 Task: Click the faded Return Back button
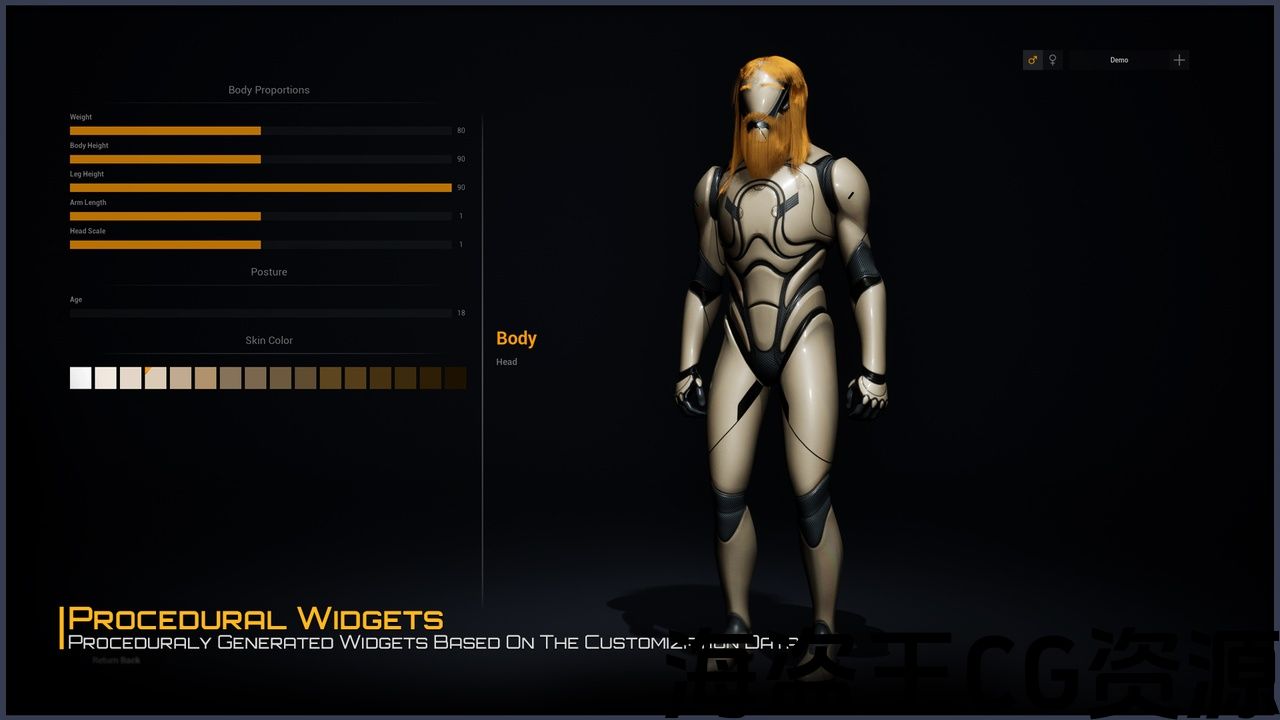point(116,660)
